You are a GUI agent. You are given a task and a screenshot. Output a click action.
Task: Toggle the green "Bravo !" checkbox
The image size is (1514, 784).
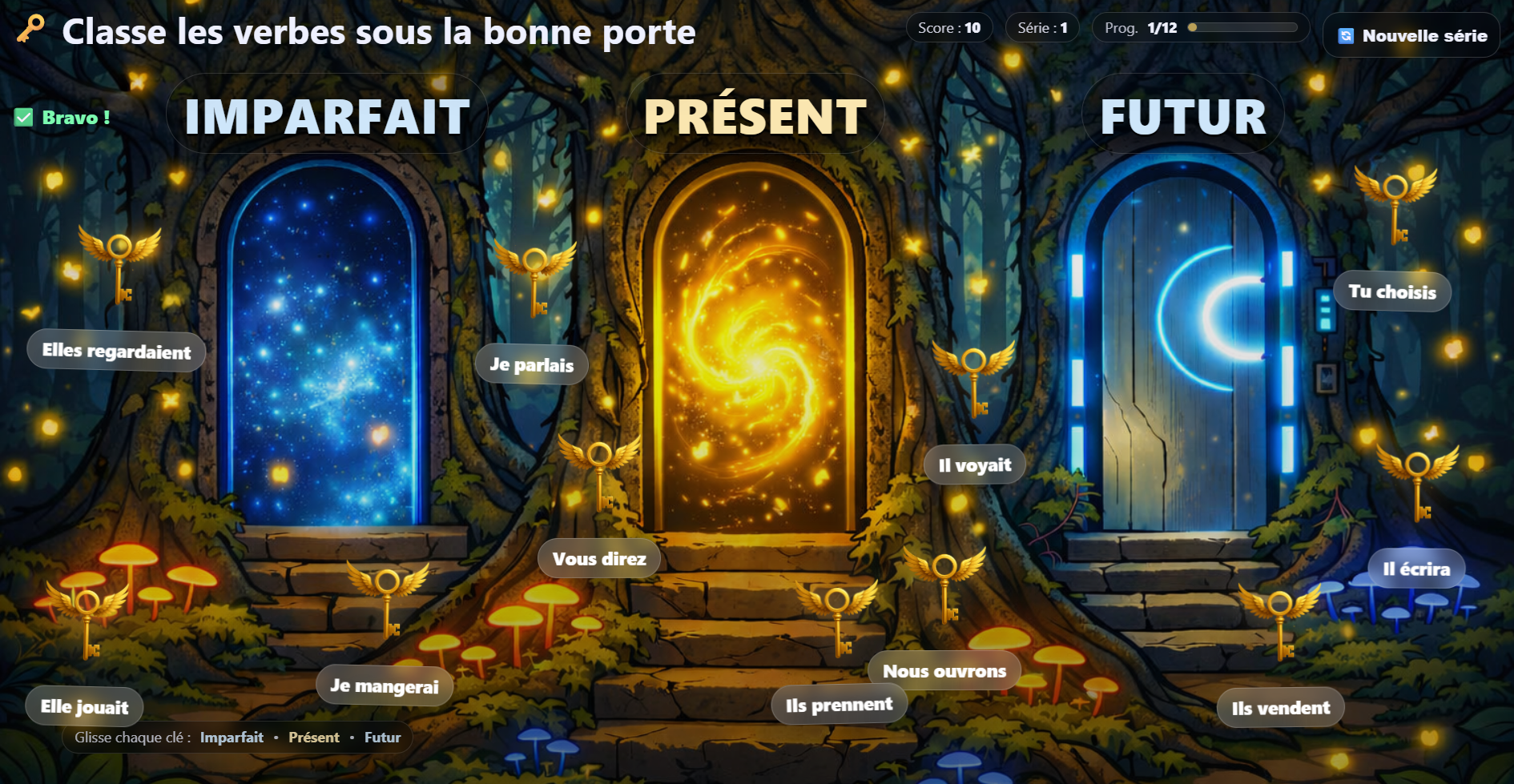[22, 117]
